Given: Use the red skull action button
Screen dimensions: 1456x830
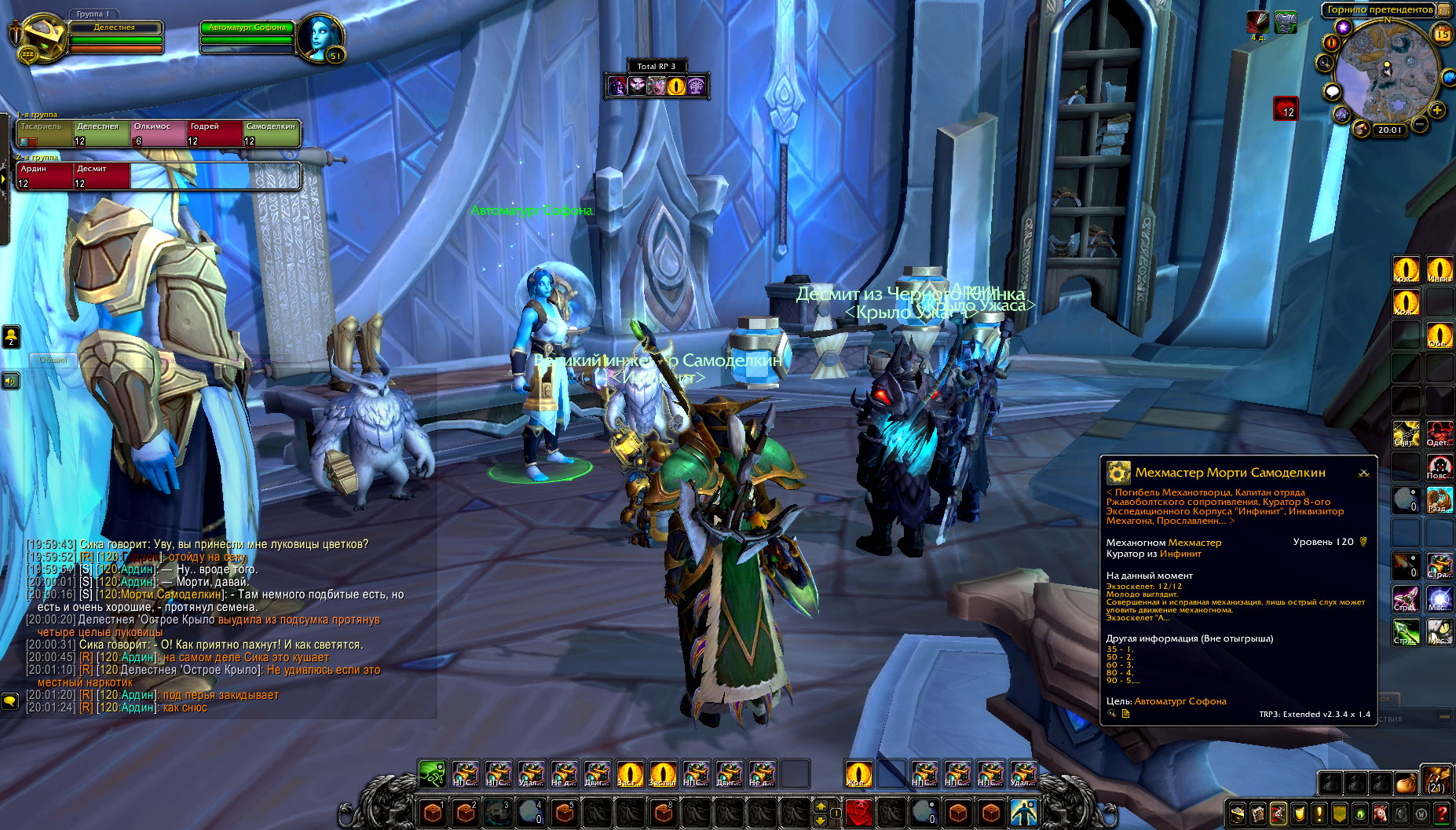Looking at the screenshot, I should [x=858, y=812].
